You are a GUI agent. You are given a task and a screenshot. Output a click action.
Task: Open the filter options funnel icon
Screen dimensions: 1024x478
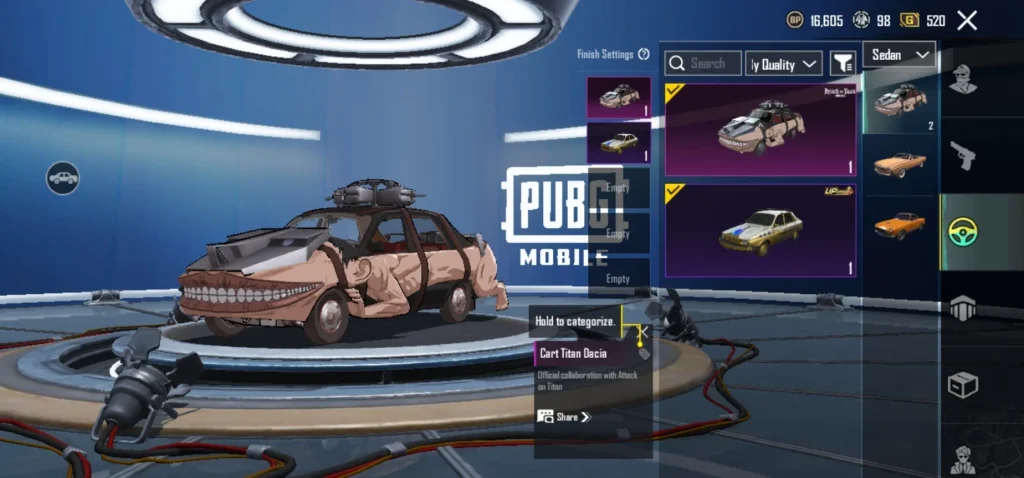pyautogui.click(x=842, y=63)
